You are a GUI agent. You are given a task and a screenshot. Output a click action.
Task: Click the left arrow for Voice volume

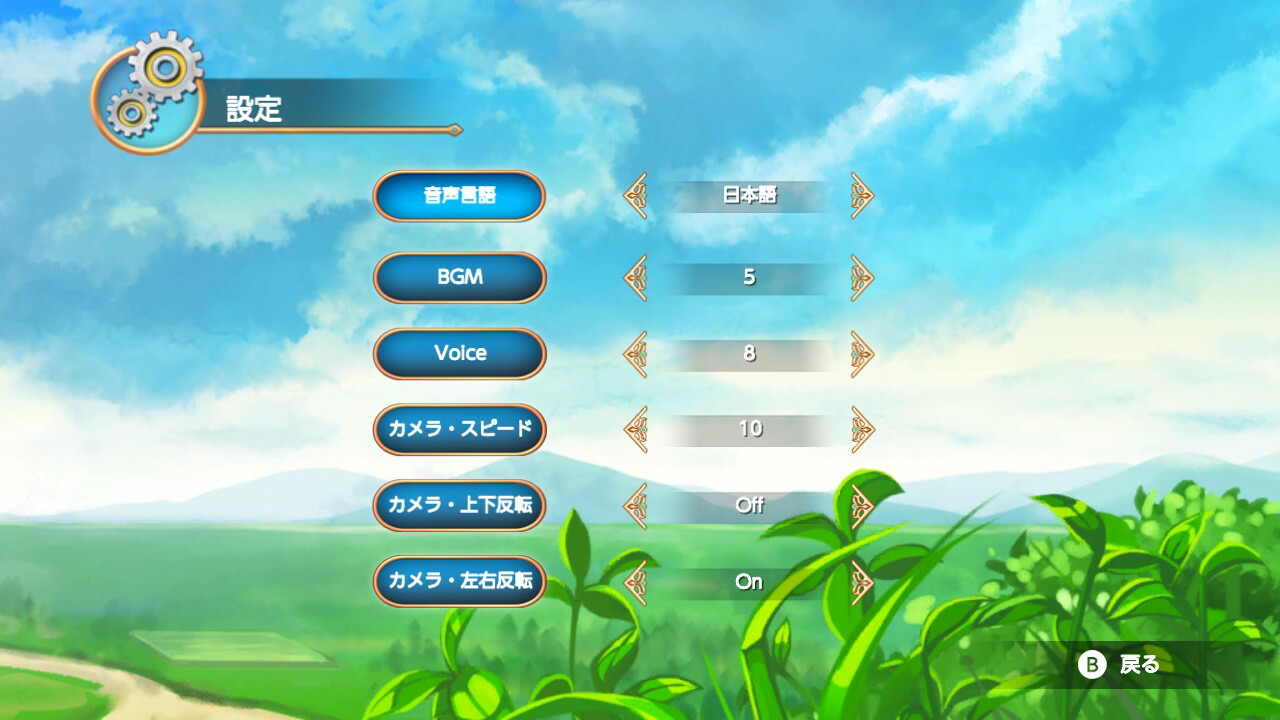coord(634,353)
